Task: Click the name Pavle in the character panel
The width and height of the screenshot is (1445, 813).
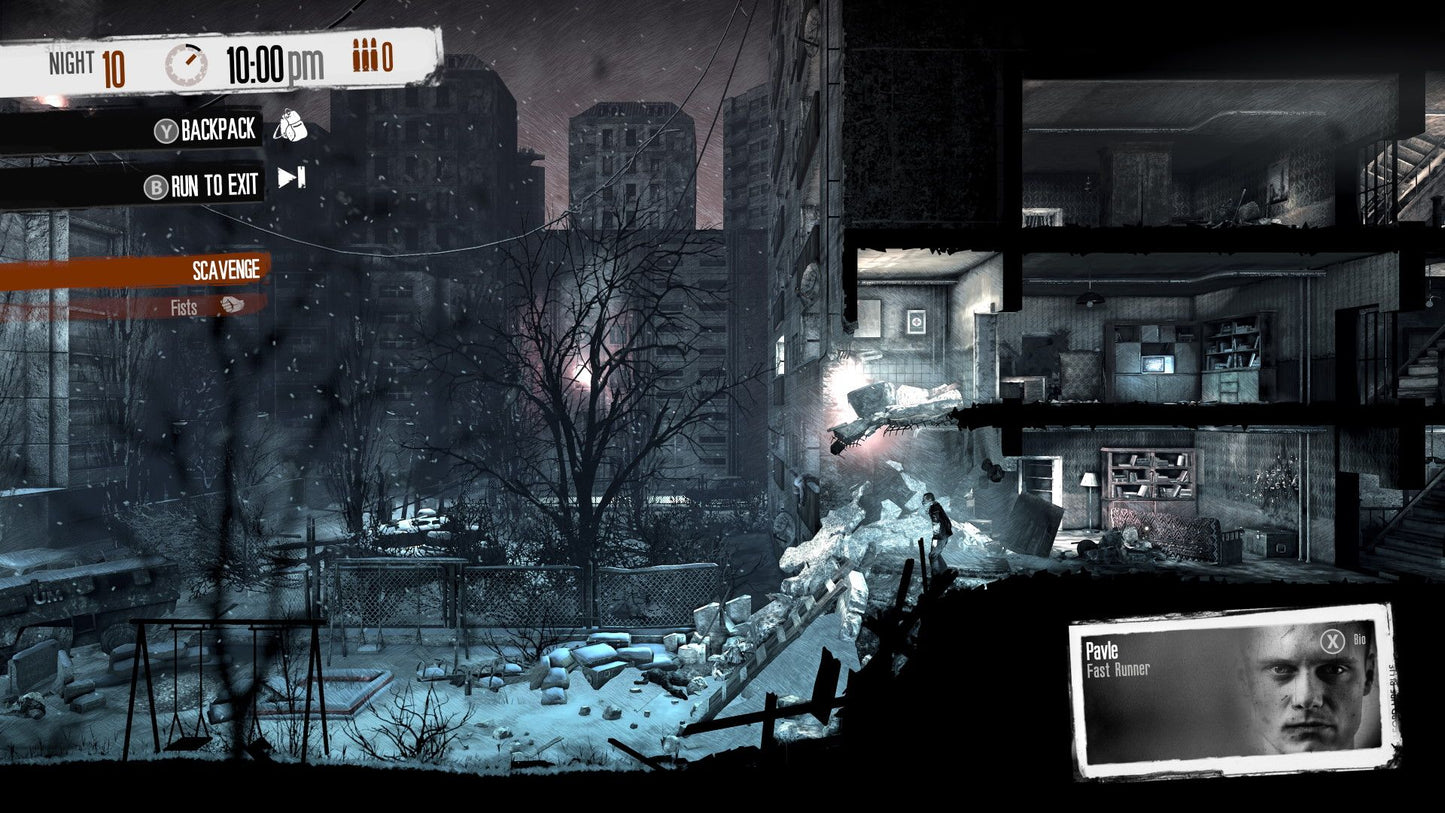Action: tap(1100, 651)
